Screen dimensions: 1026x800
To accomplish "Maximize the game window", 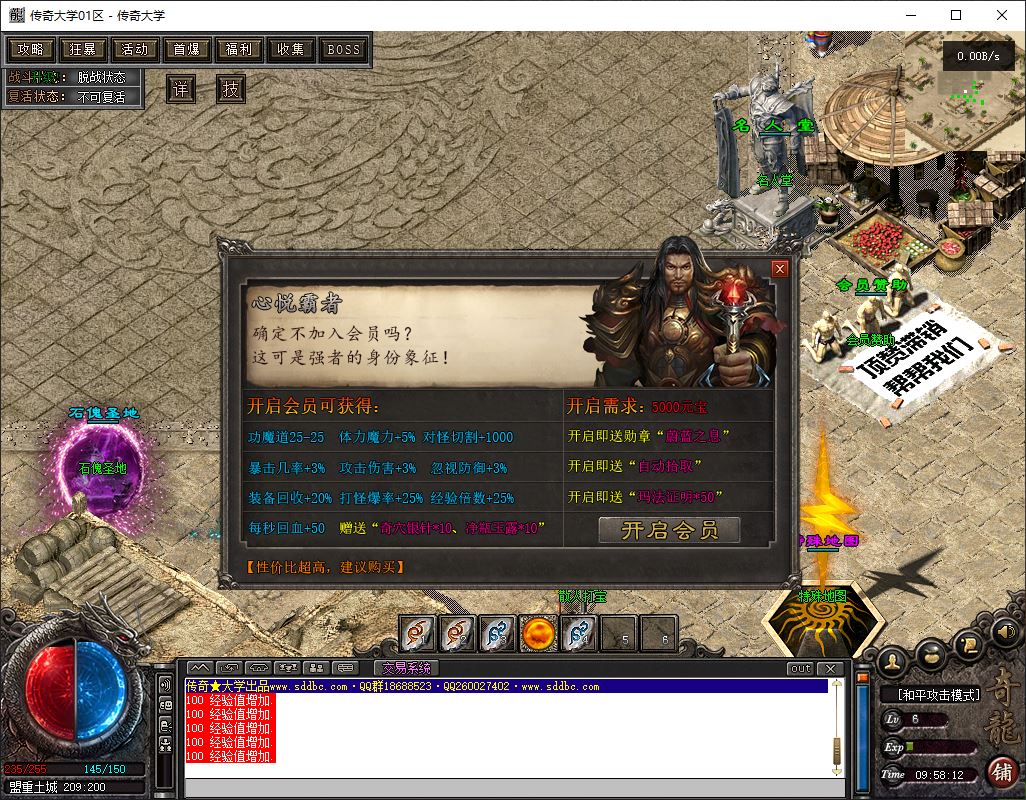I will [956, 15].
